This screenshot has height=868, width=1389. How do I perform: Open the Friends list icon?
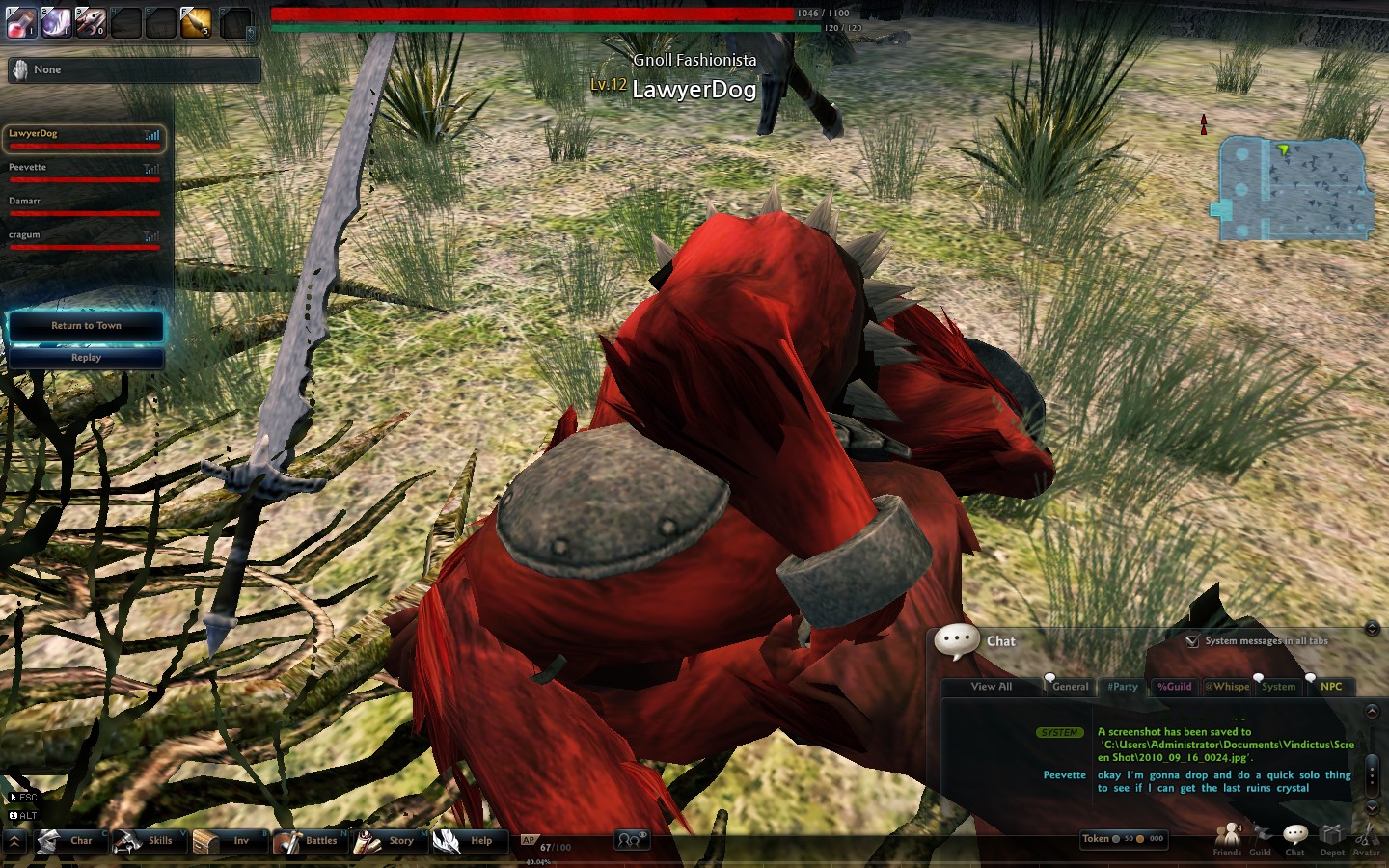tap(1227, 839)
